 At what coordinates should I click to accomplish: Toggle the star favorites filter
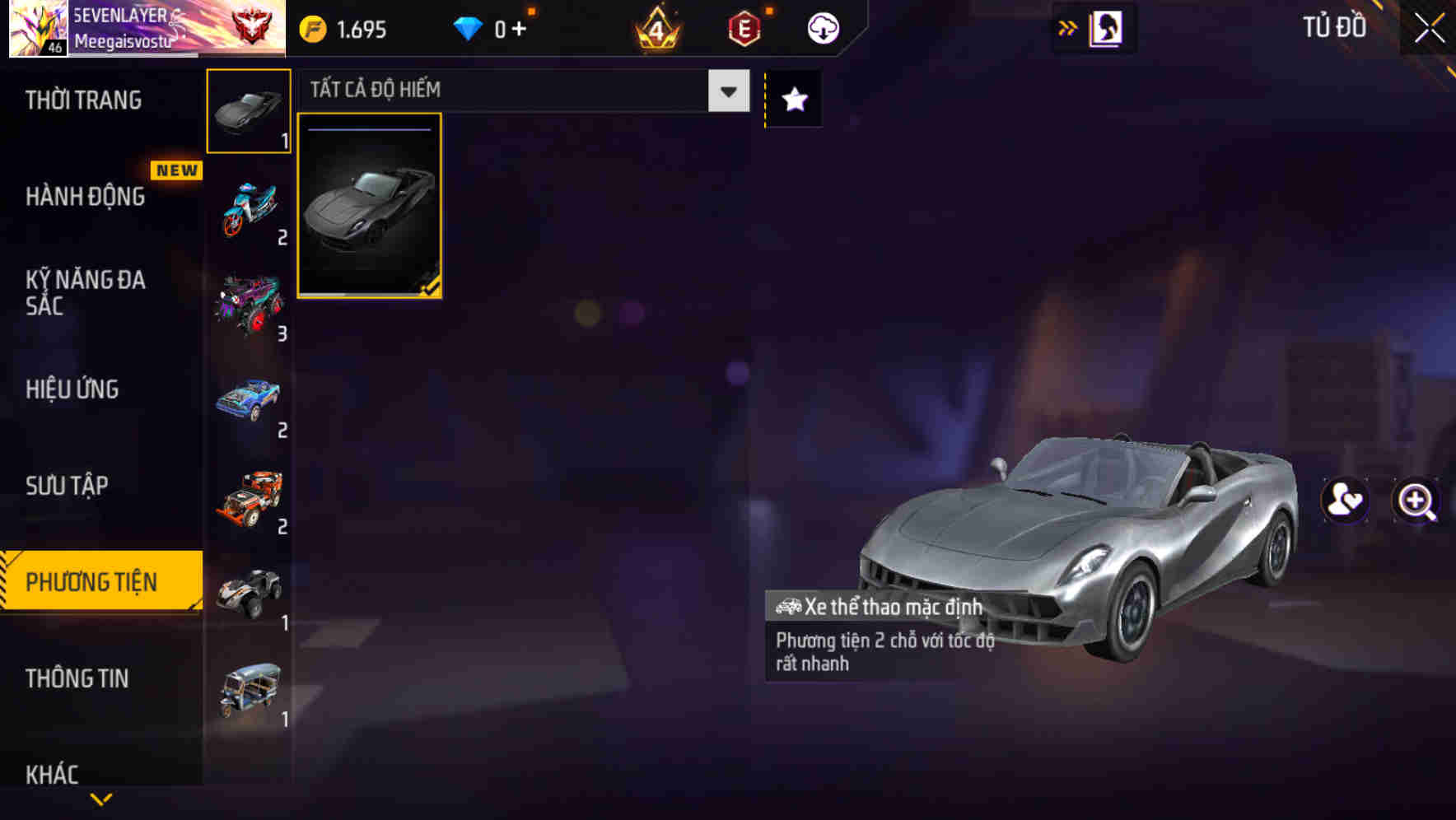(x=793, y=99)
